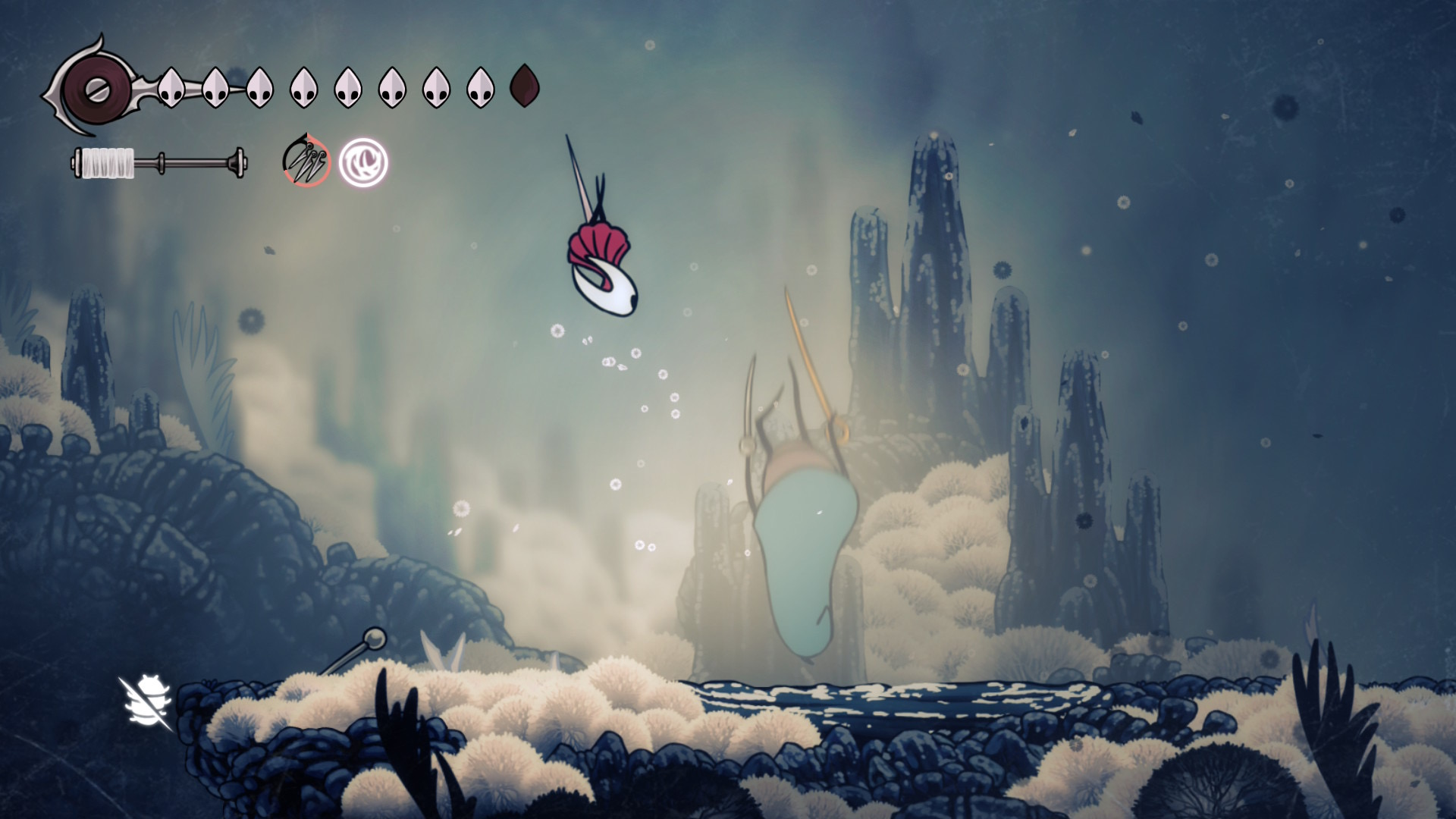
Task: Activate the white swirl silk skill icon
Action: pos(363,162)
